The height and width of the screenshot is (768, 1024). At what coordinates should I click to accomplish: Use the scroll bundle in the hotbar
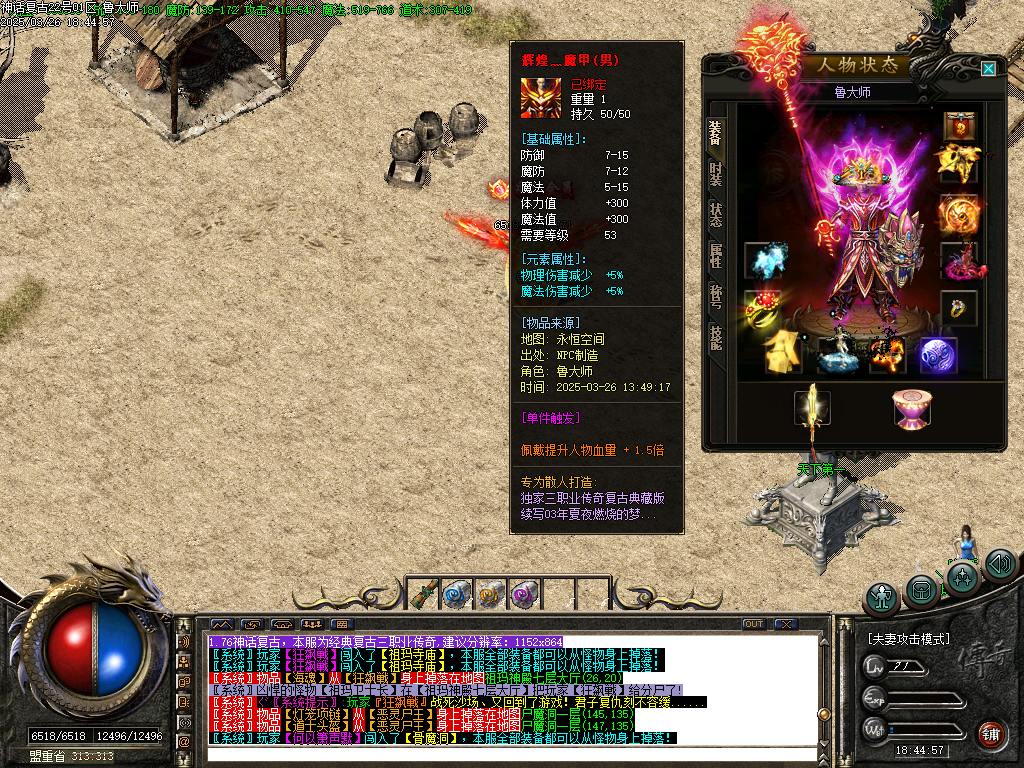pos(424,594)
